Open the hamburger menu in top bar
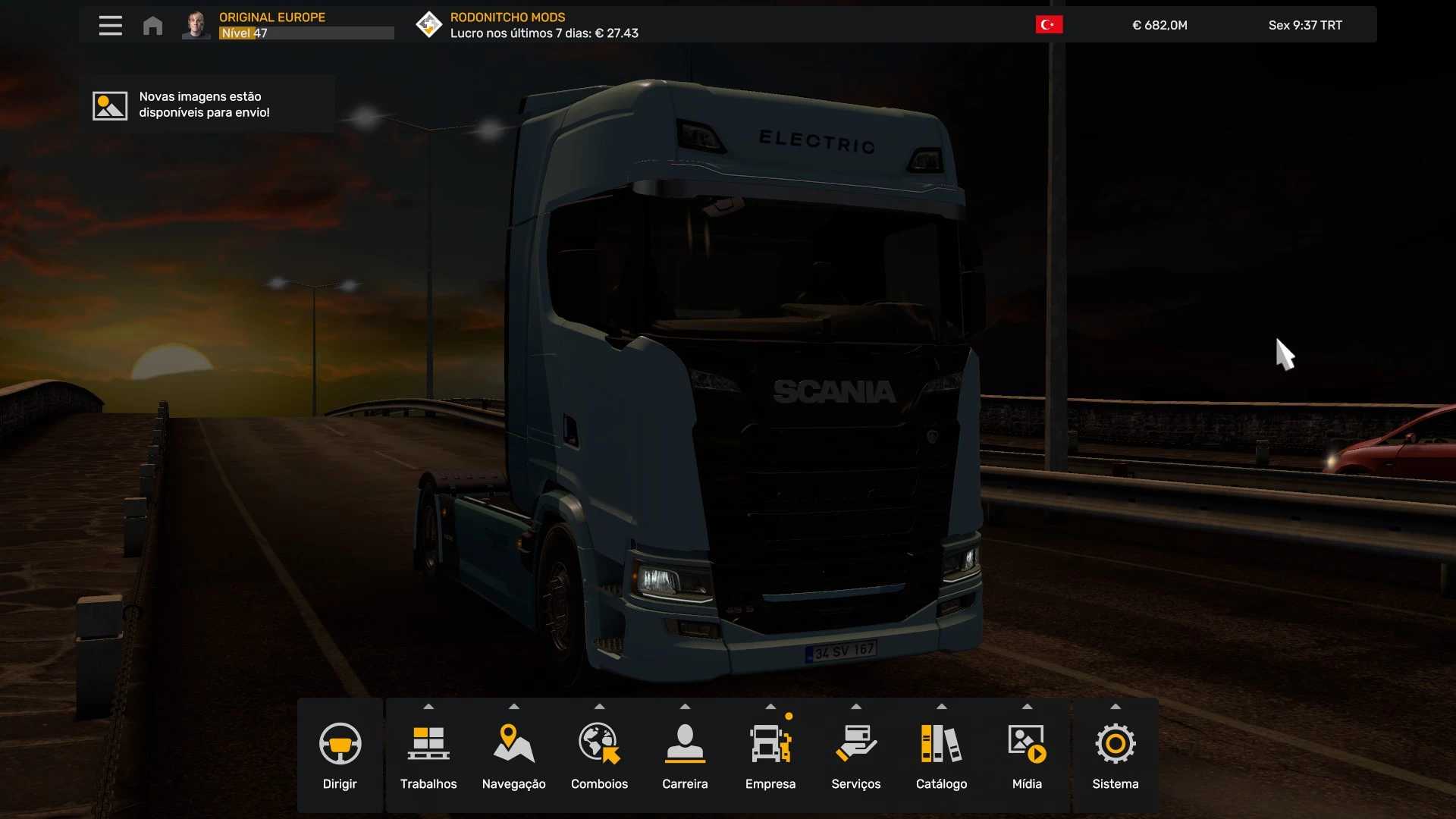Screen dimensions: 1456x819 coord(110,26)
